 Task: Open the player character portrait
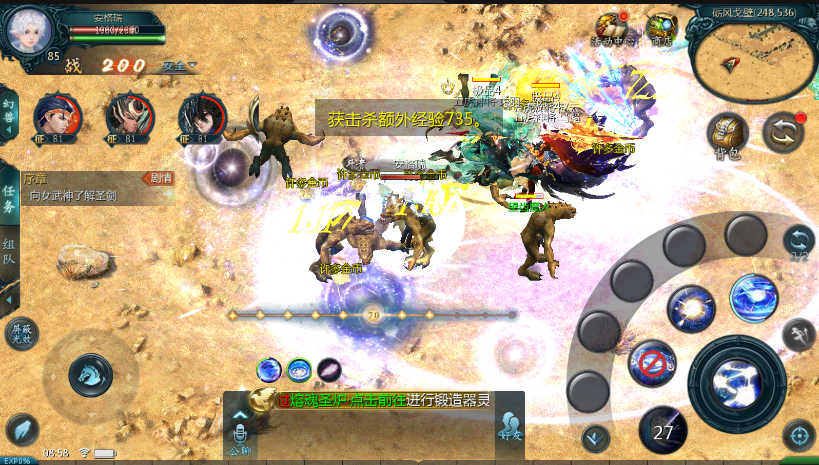coord(29,31)
